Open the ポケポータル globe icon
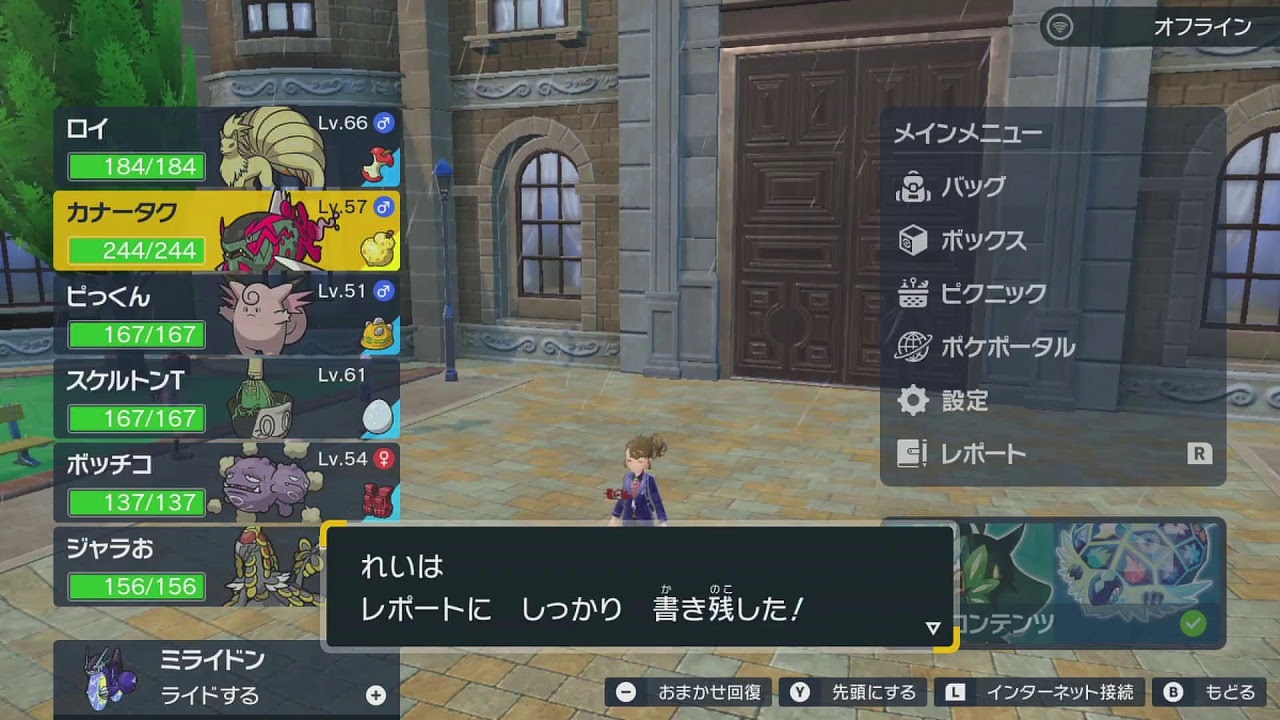The image size is (1280, 720). (x=914, y=345)
